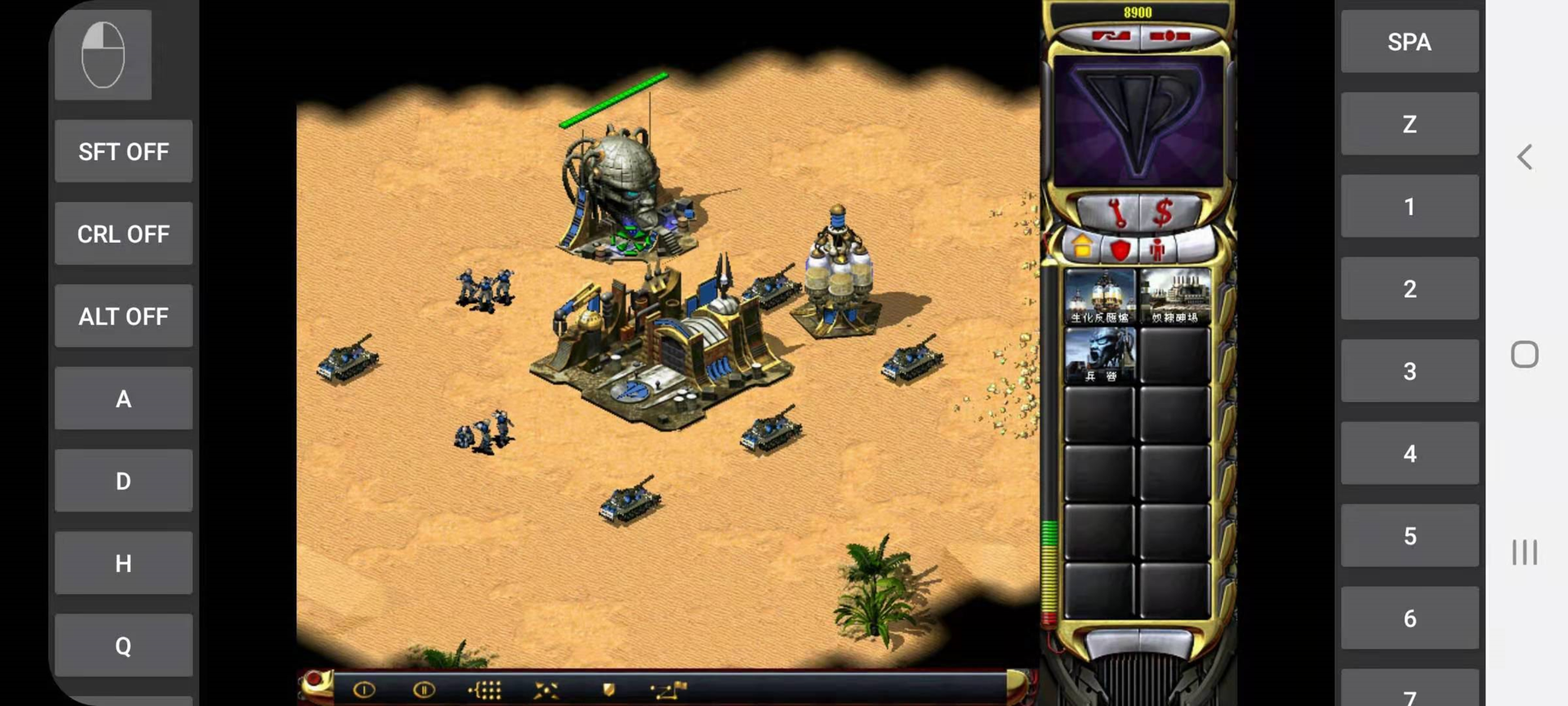
Task: Choose the select-same-type dots button
Action: (x=485, y=690)
